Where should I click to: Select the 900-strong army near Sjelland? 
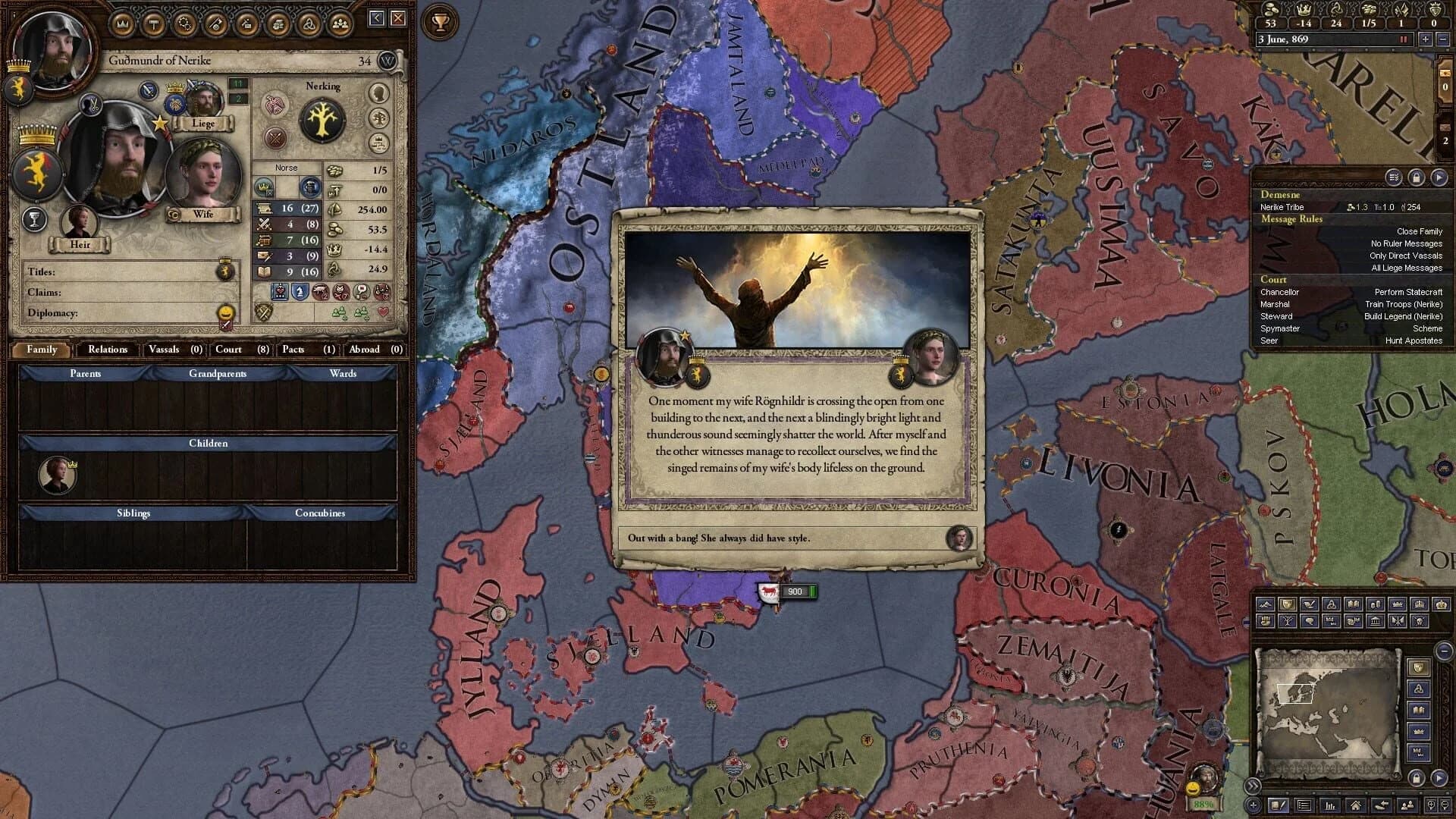768,591
